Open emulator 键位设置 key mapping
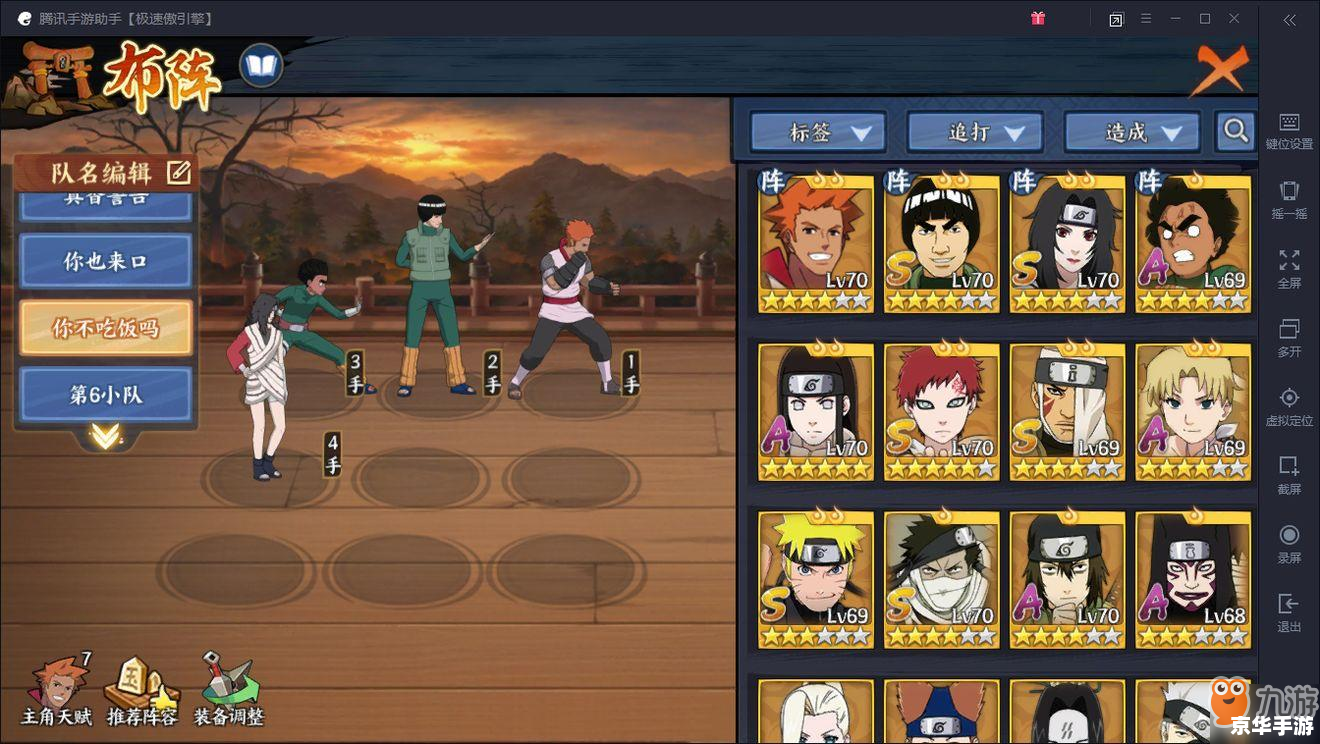The width and height of the screenshot is (1320, 744). 1289,131
